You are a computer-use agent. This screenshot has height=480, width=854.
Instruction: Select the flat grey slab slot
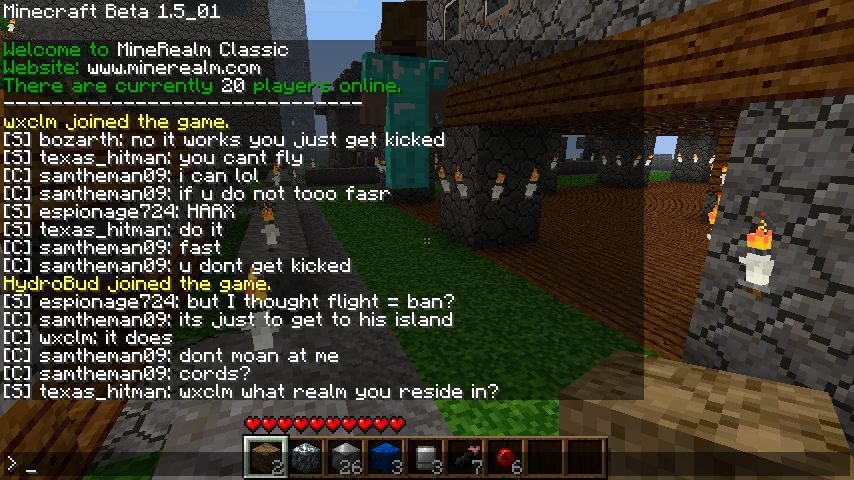tap(425, 457)
